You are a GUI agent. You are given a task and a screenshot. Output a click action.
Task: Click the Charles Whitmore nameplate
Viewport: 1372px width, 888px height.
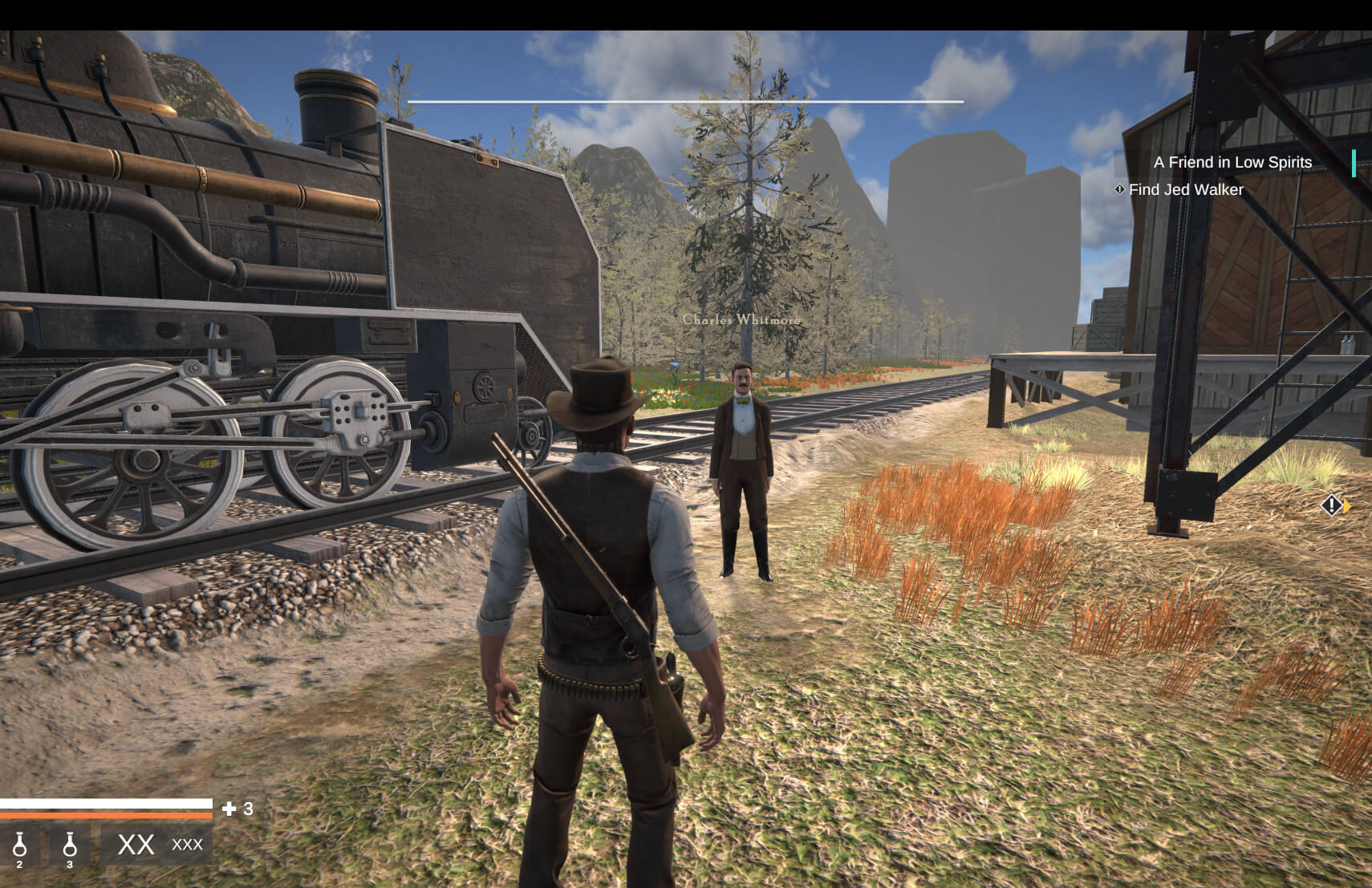click(x=741, y=318)
